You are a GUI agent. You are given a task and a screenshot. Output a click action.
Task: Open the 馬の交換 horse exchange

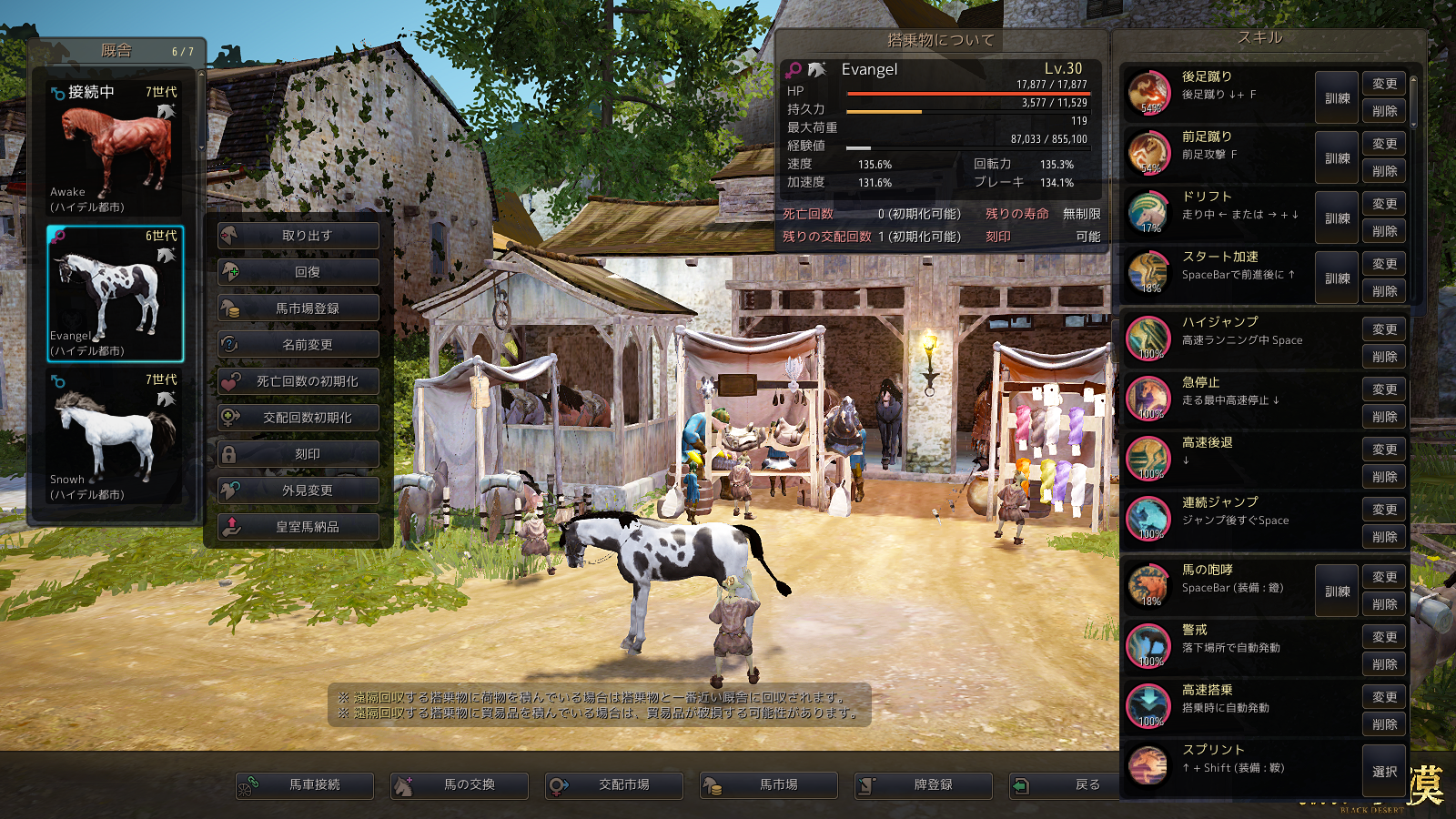tap(460, 785)
